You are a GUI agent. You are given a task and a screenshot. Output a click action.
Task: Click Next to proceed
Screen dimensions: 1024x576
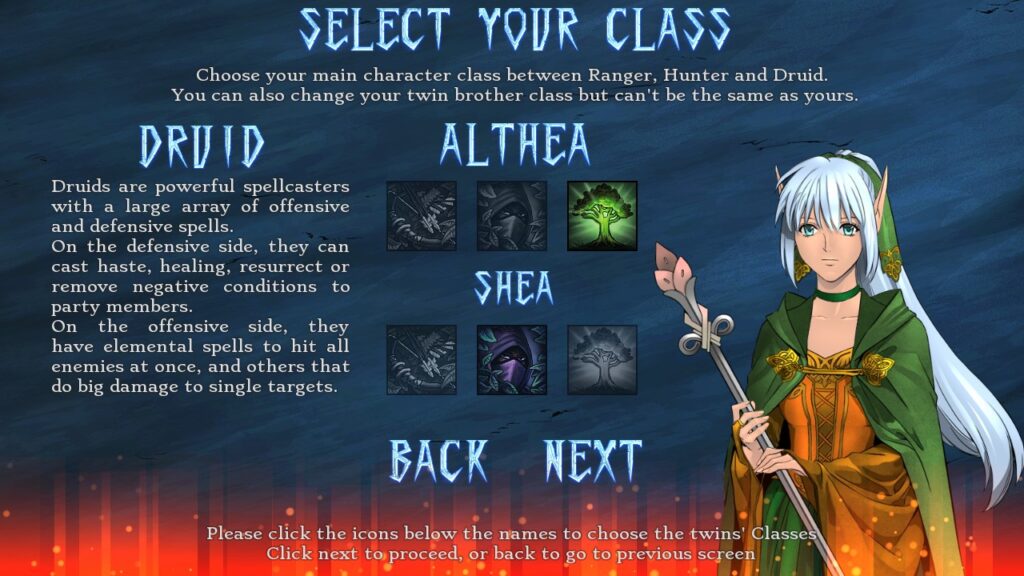(592, 461)
